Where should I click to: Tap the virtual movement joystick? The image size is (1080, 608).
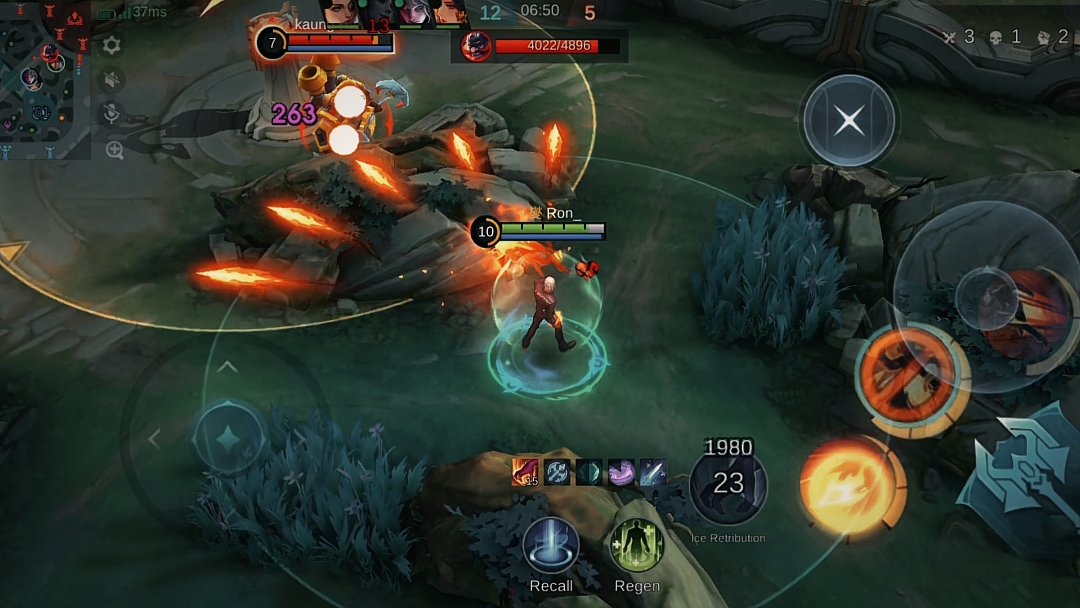(x=229, y=437)
